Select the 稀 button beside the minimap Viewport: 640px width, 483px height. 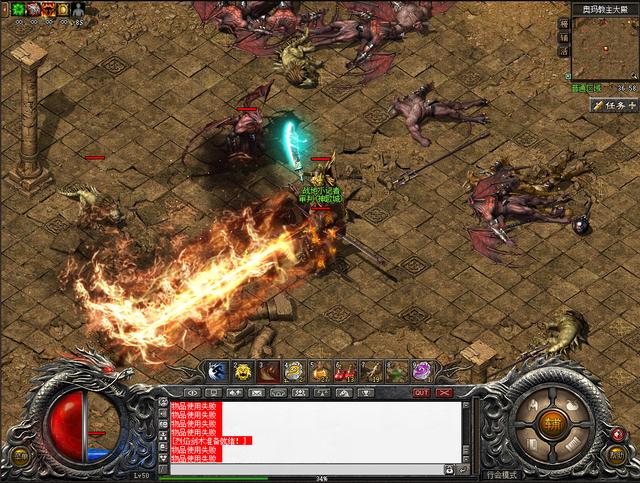[x=564, y=23]
